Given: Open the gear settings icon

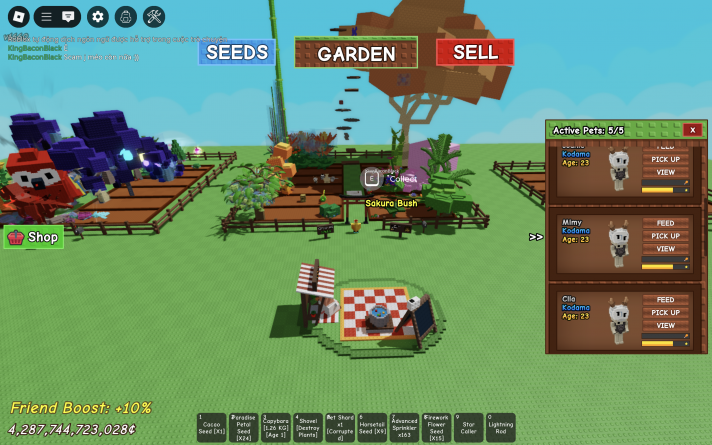Looking at the screenshot, I should (x=97, y=16).
